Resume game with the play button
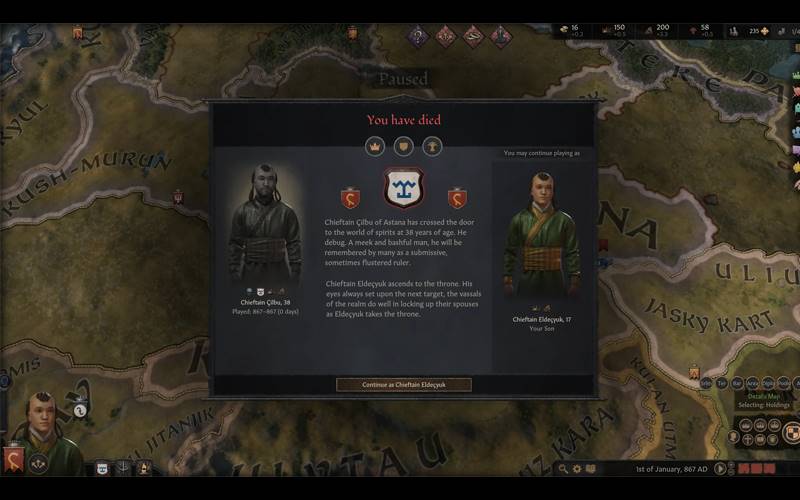Viewport: 800px width, 500px height. tap(718, 468)
